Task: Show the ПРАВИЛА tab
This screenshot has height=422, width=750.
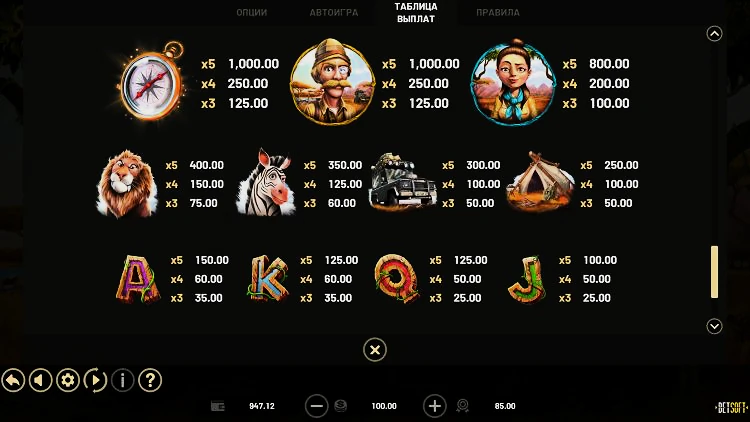Action: 497,13
